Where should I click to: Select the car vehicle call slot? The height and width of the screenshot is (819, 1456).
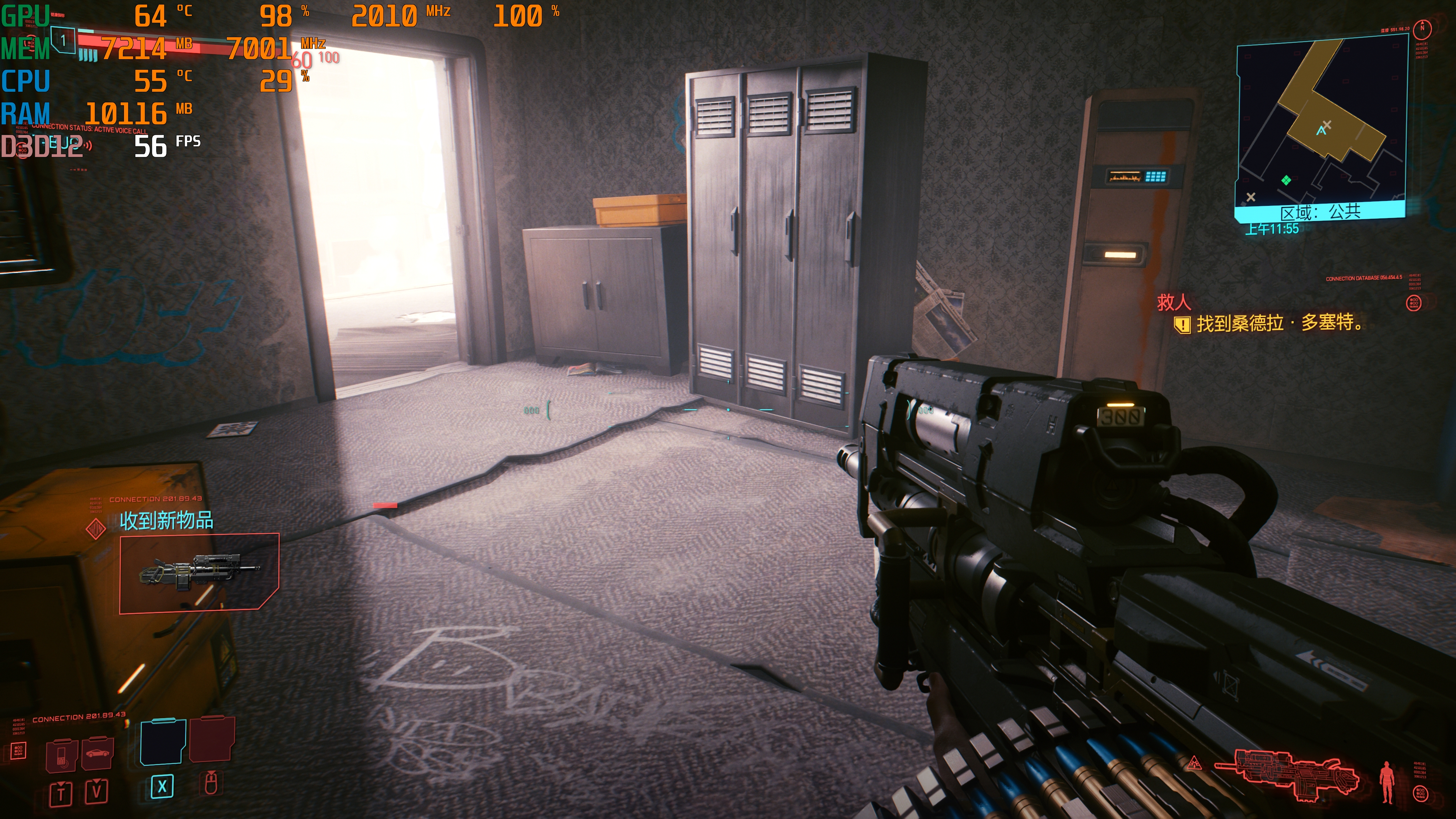pos(97,753)
